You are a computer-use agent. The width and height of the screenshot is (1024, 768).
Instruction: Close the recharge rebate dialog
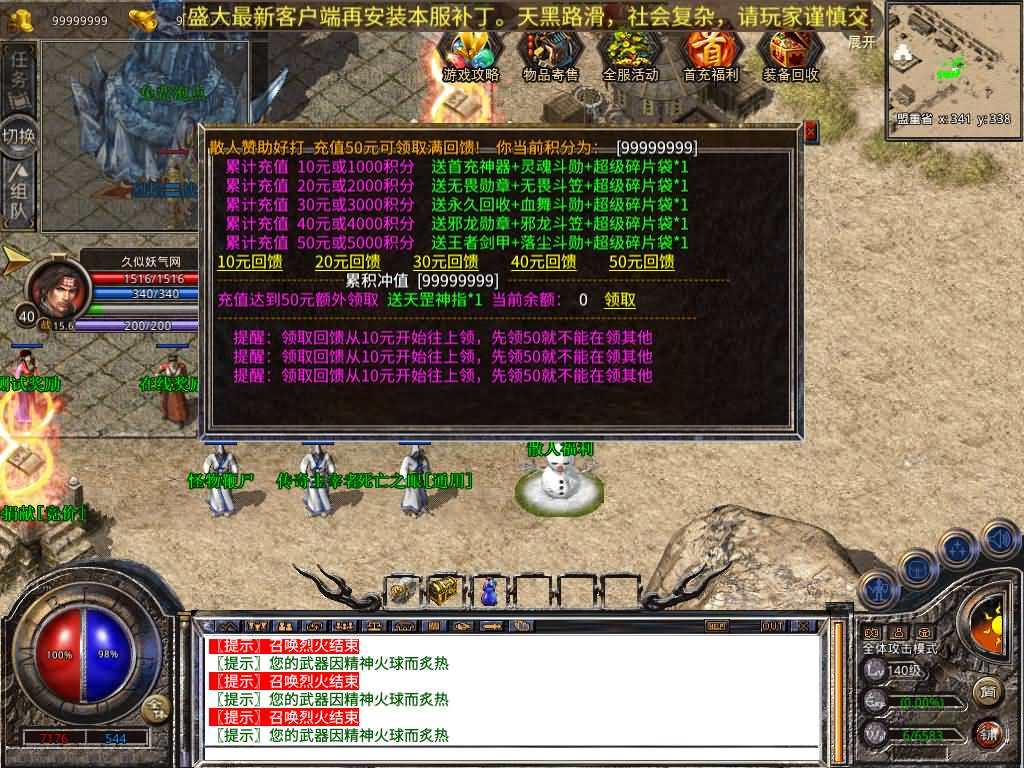[810, 131]
